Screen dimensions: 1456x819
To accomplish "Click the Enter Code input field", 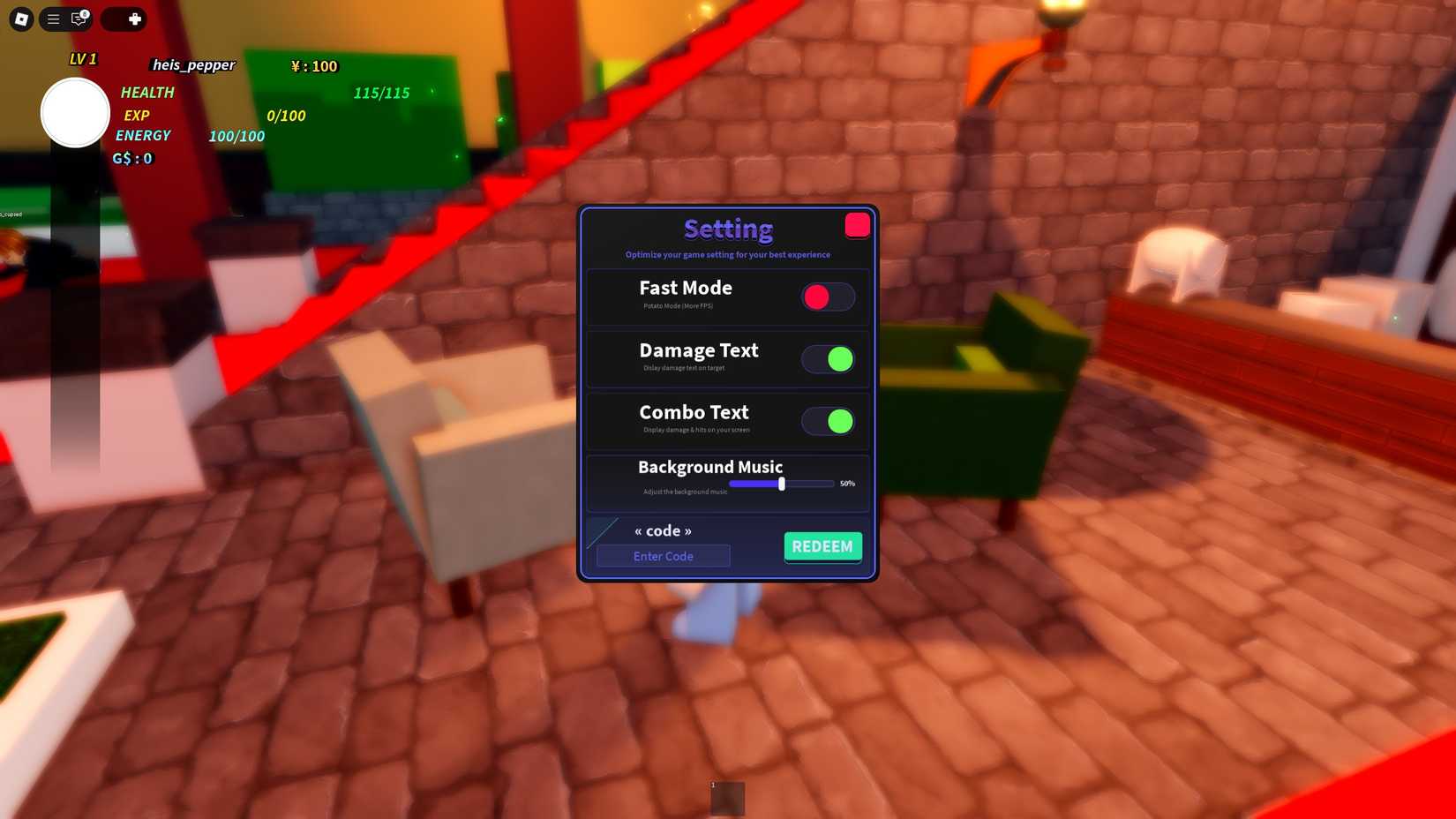I will click(663, 556).
